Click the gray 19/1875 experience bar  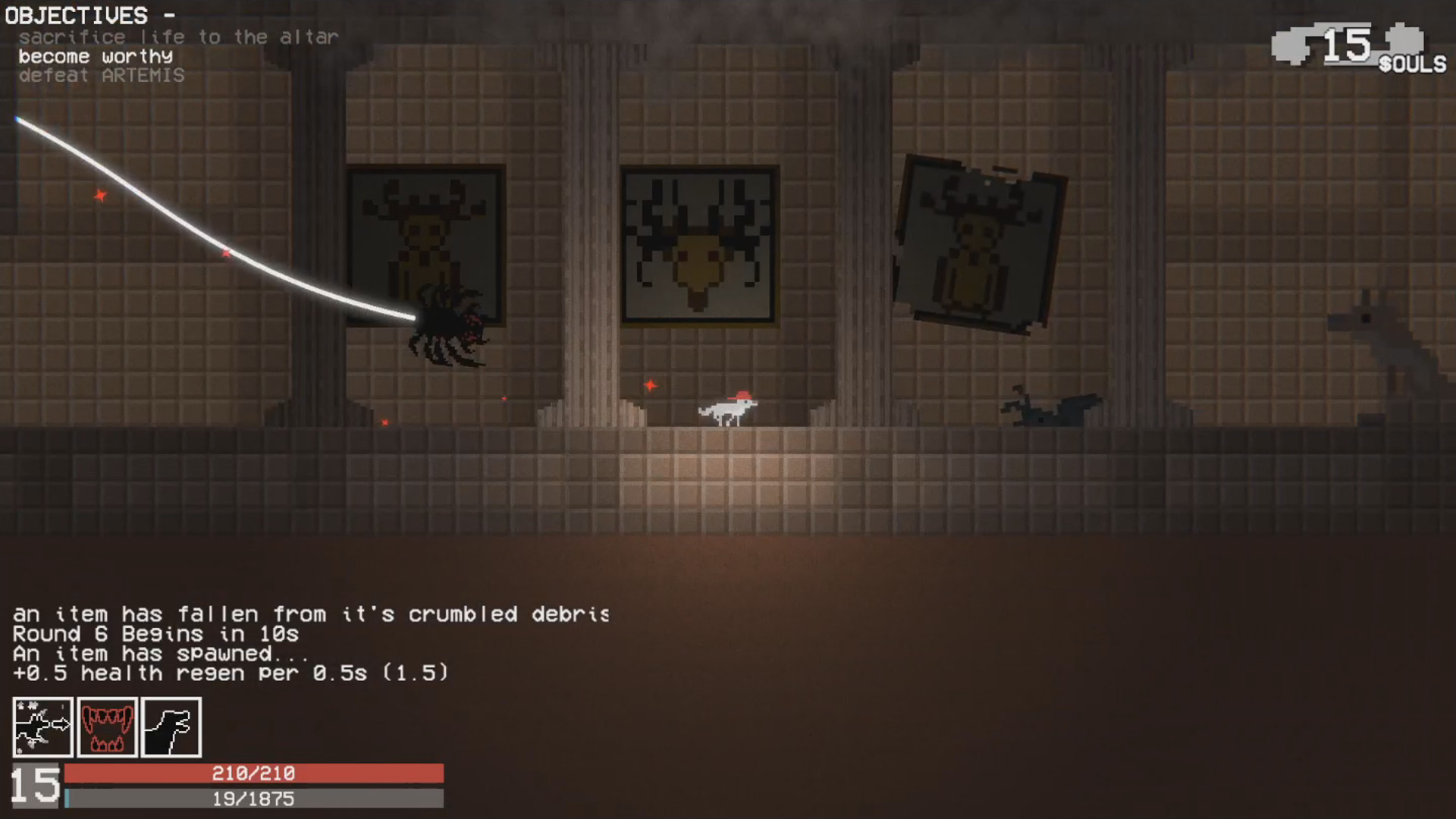point(254,798)
